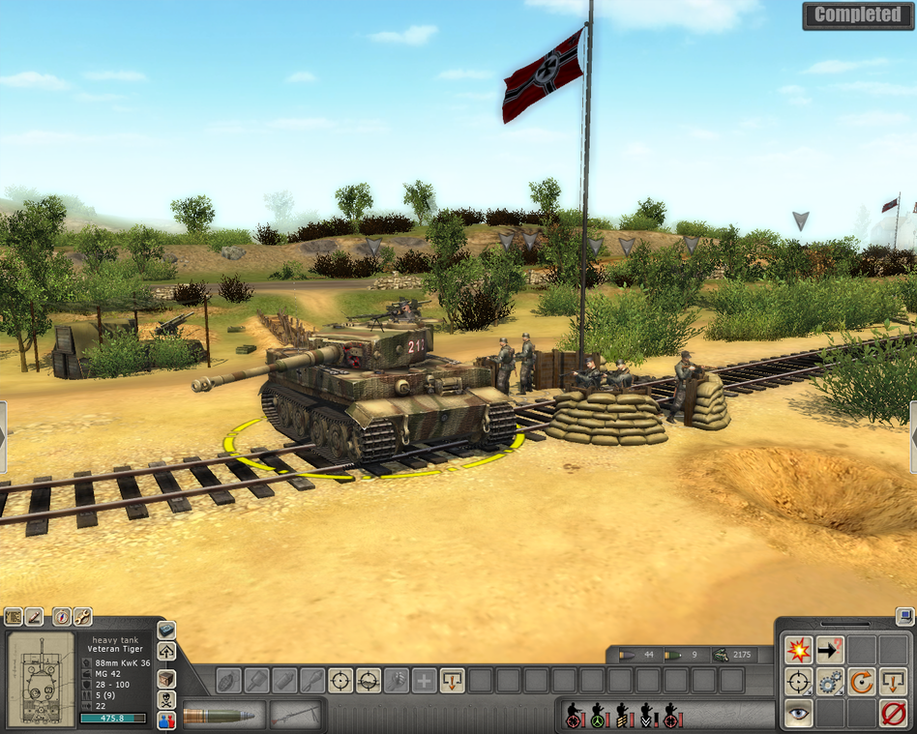Viewport: 917px width, 734px height.
Task: Click the Completed objective button
Action: point(857,15)
